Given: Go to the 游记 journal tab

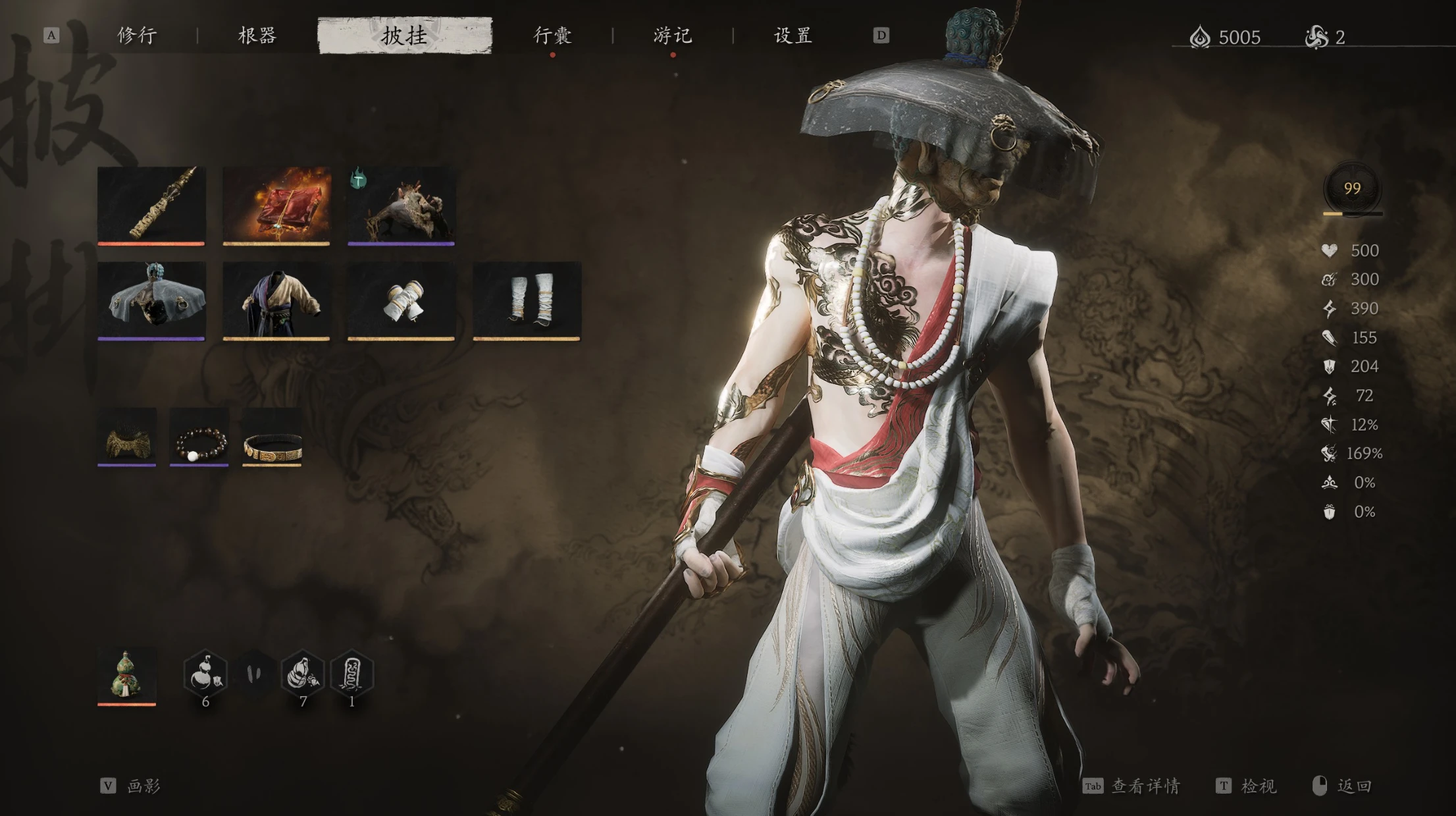Looking at the screenshot, I should coord(672,36).
